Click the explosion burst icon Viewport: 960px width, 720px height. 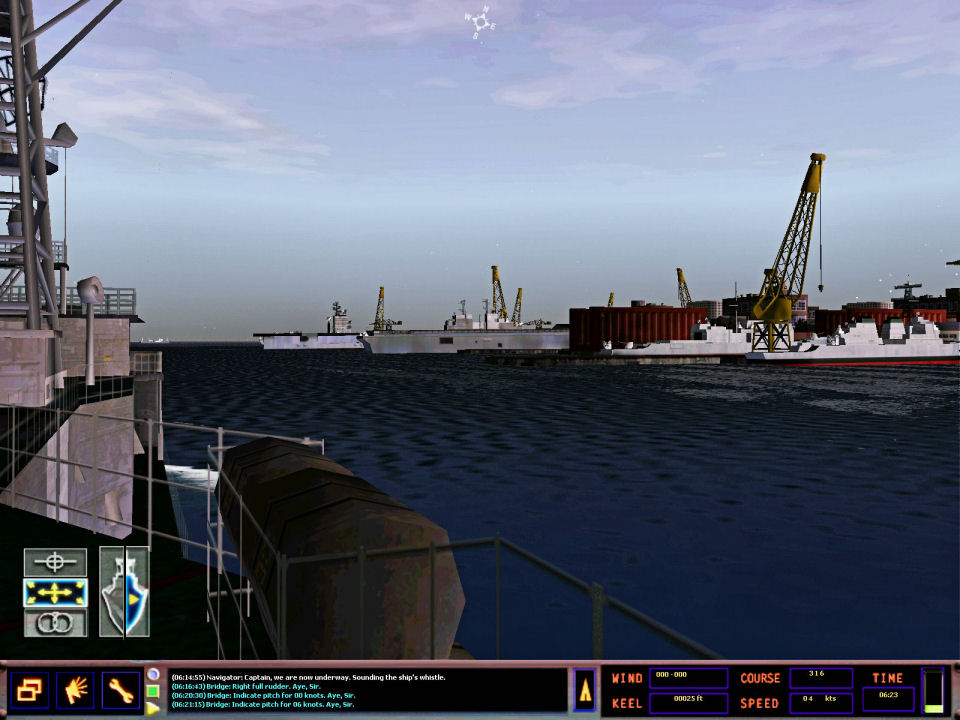coord(74,690)
